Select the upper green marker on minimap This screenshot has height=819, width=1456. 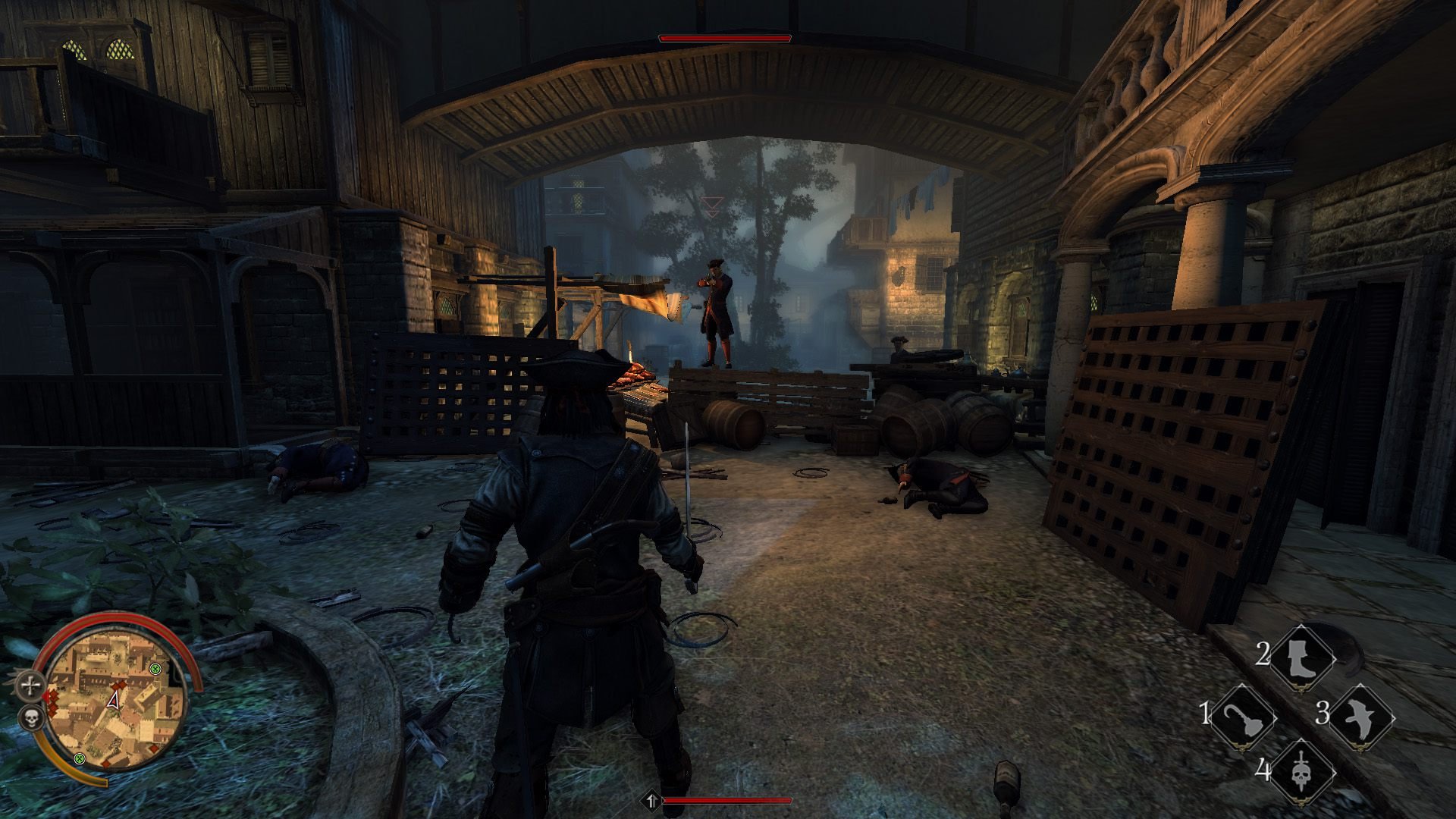155,668
